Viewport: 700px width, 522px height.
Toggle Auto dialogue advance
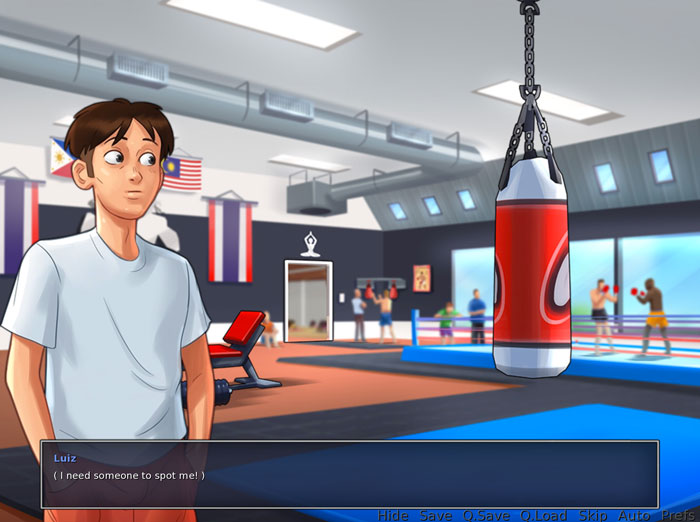pyautogui.click(x=634, y=515)
